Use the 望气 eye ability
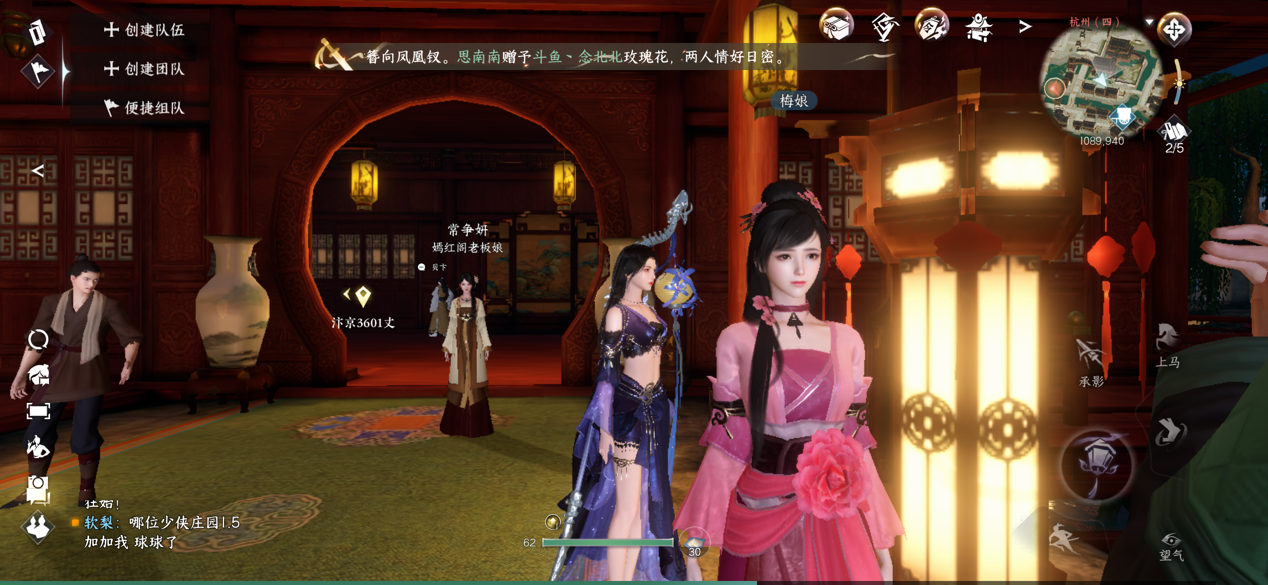Screen dimensions: 1268x585 (x=1171, y=546)
